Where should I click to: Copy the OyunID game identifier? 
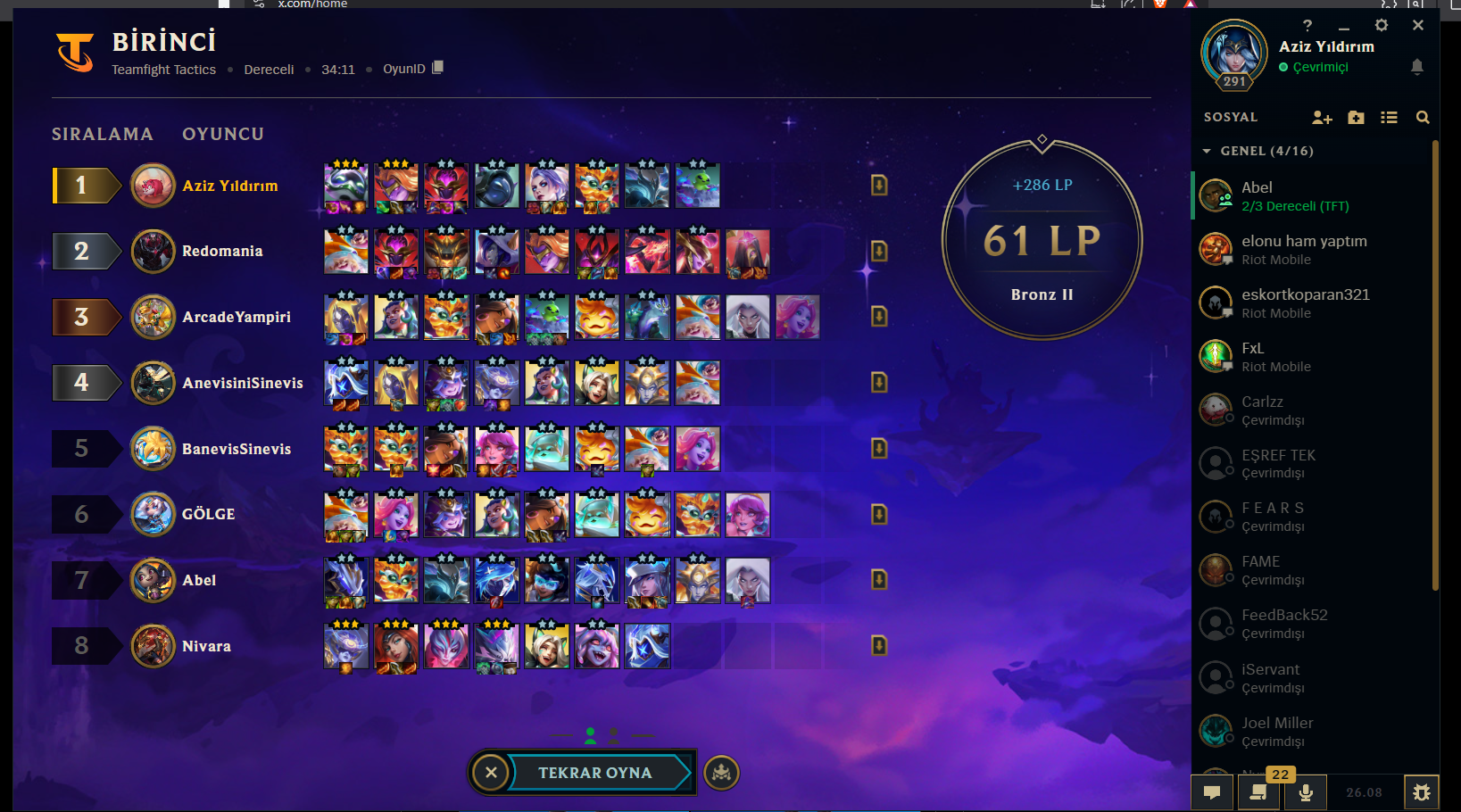click(437, 68)
